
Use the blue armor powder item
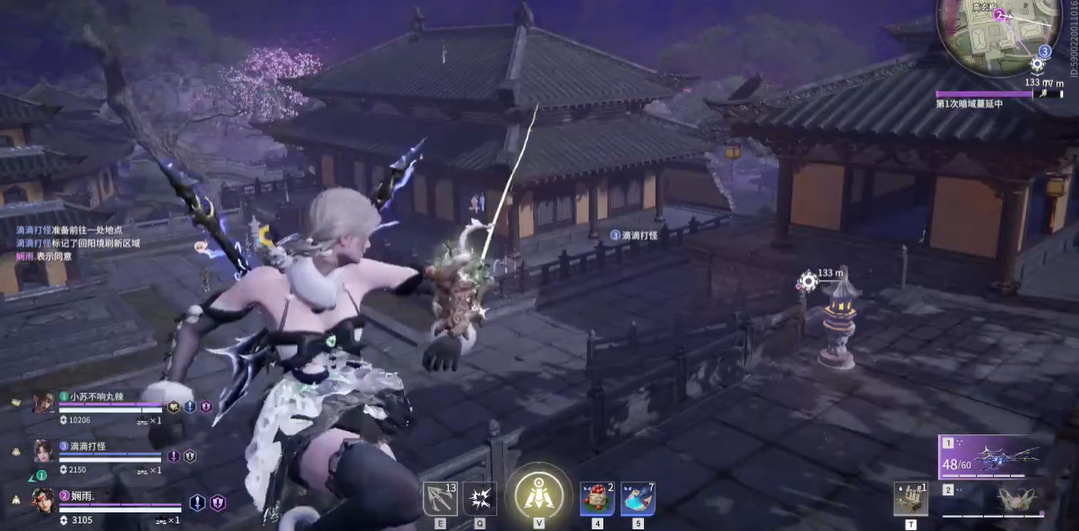pyautogui.click(x=637, y=497)
